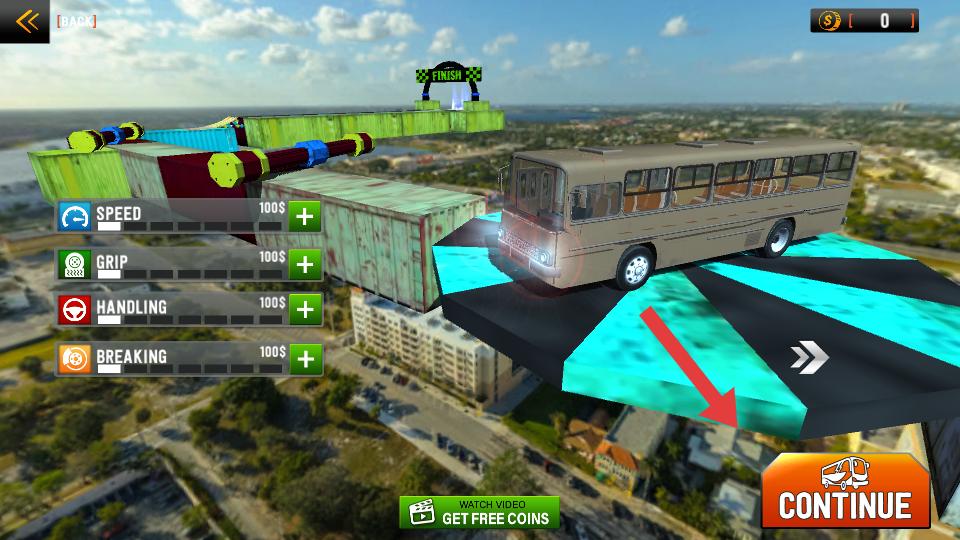Upgrade Speed with the green plus
This screenshot has height=540, width=960.
(x=305, y=216)
